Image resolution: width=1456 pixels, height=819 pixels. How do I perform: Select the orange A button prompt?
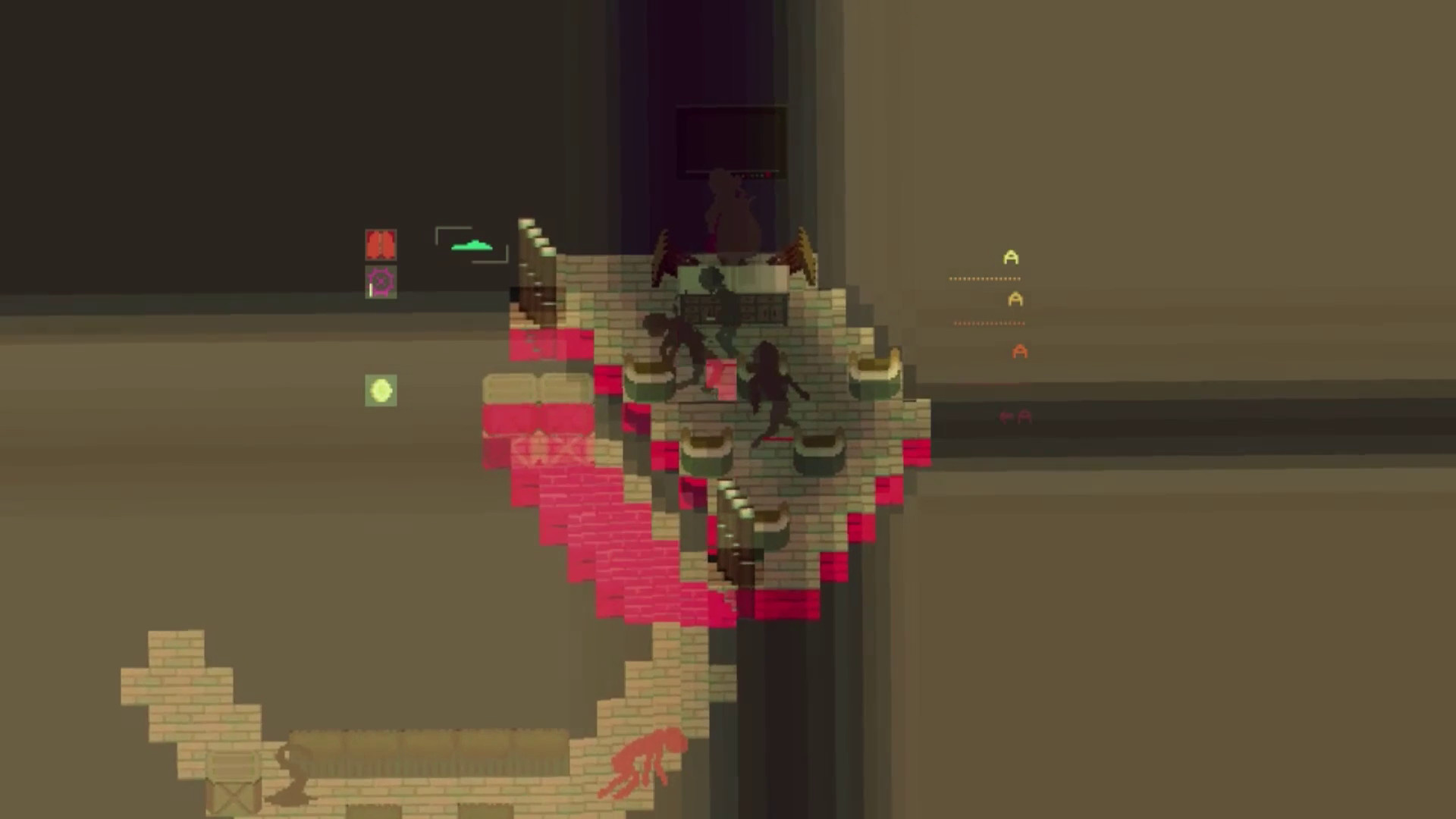[1019, 350]
